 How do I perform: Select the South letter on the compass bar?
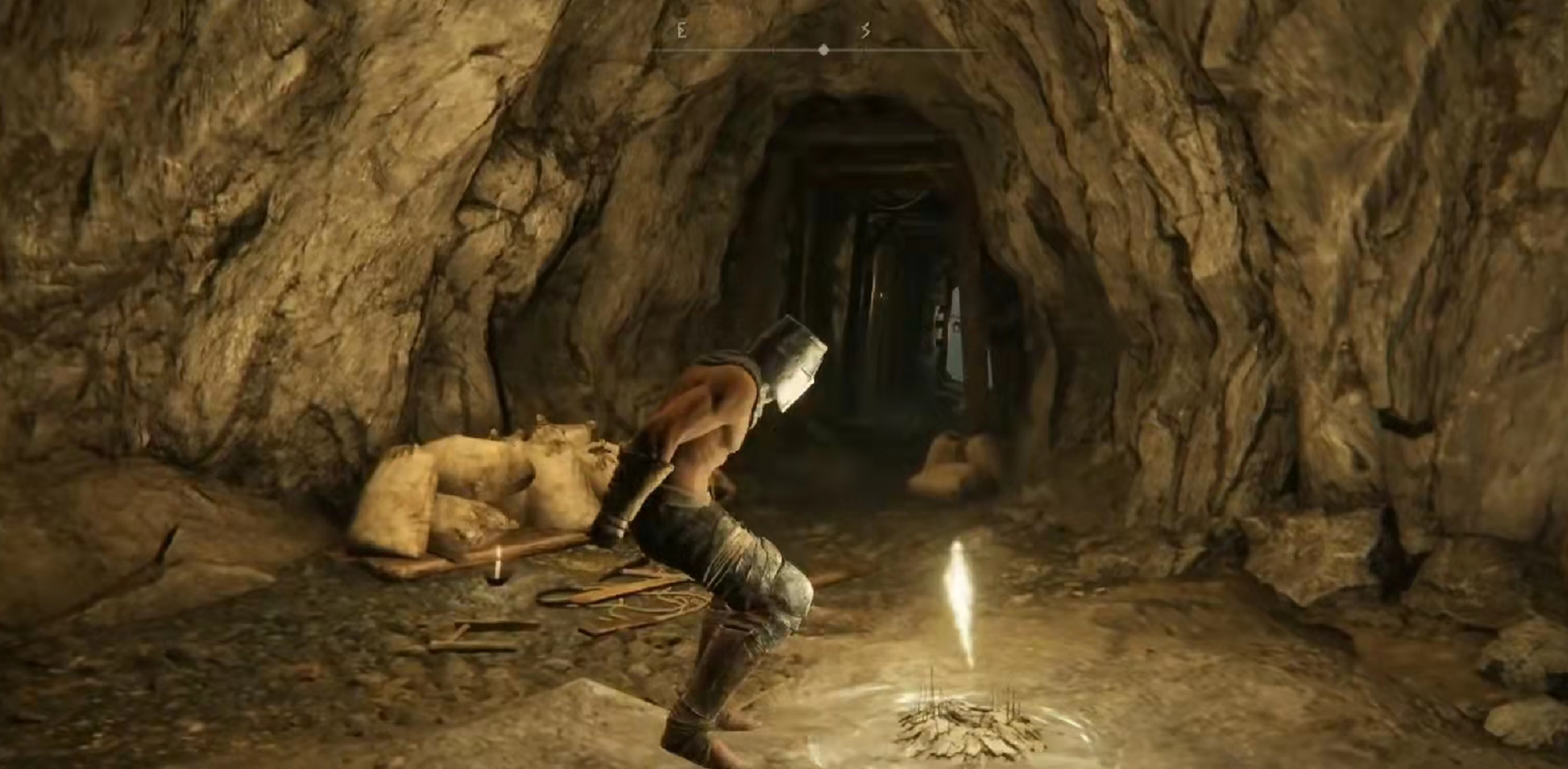pyautogui.click(x=866, y=31)
